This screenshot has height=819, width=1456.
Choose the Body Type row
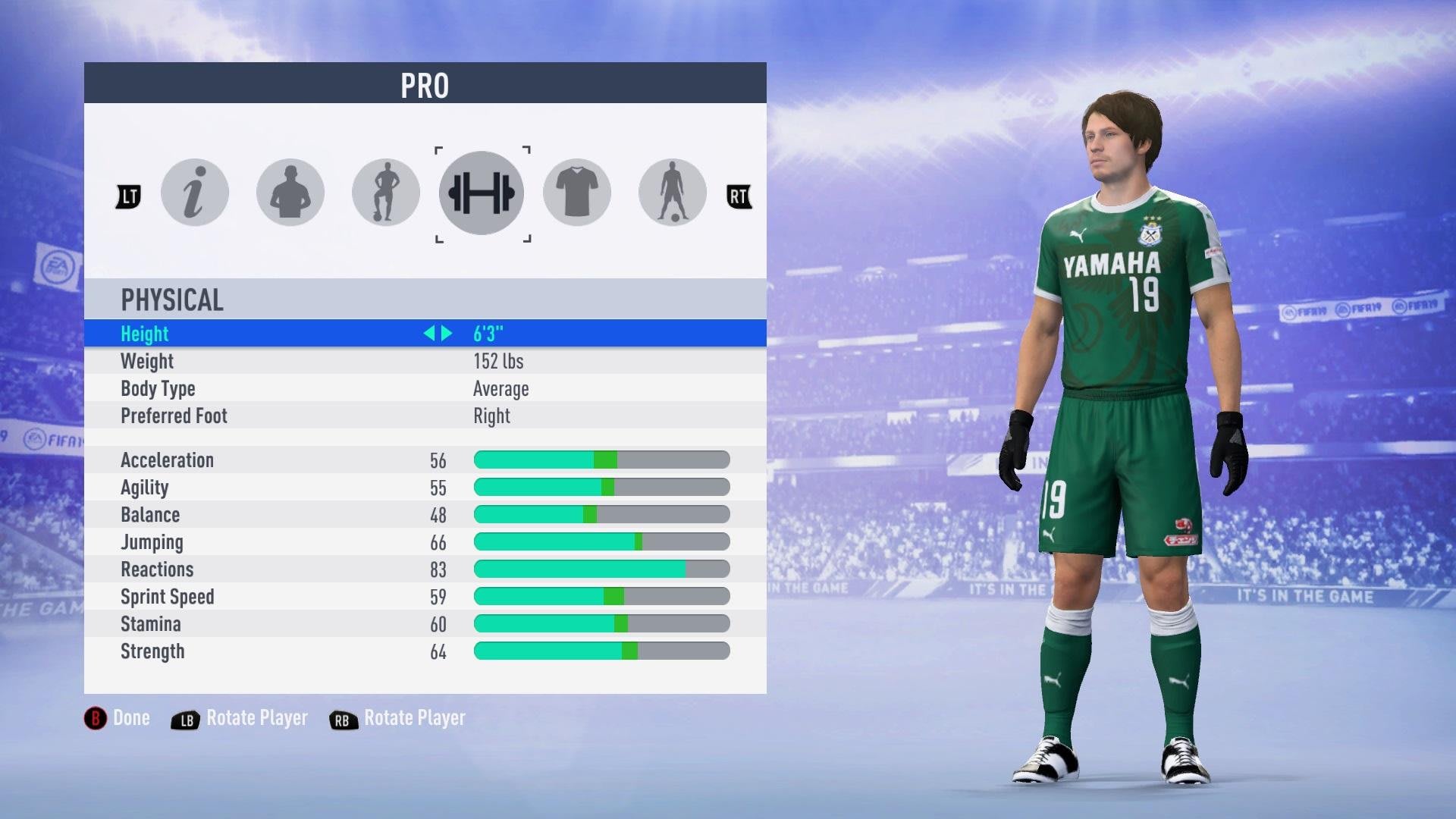click(425, 388)
